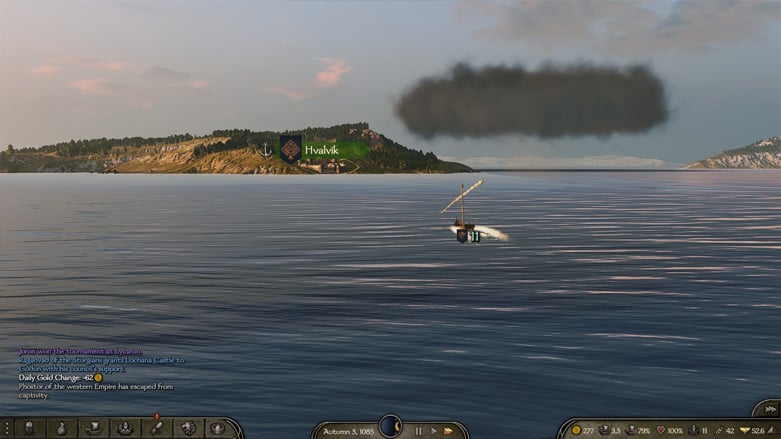Screen dimensions: 781x439
Task: Open the quests scroll with alert
Action: pos(156,427)
